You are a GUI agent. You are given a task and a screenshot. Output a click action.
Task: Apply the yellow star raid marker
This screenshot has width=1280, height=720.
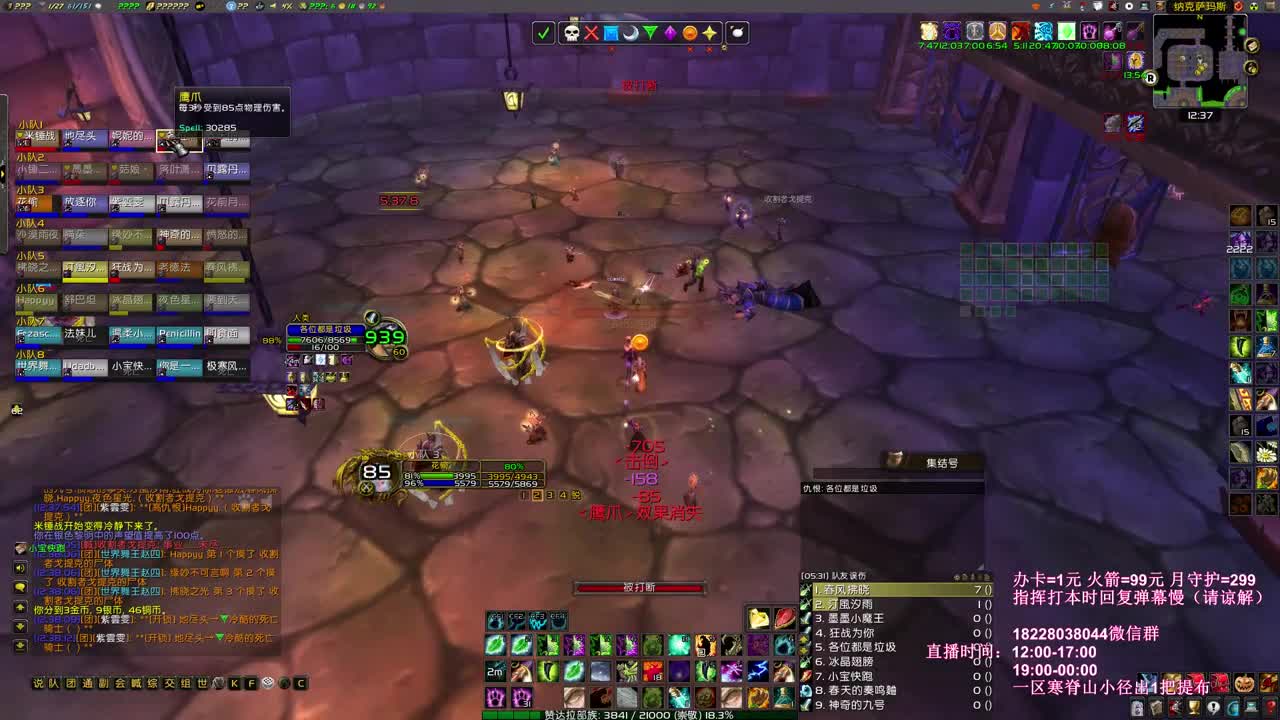tap(710, 34)
